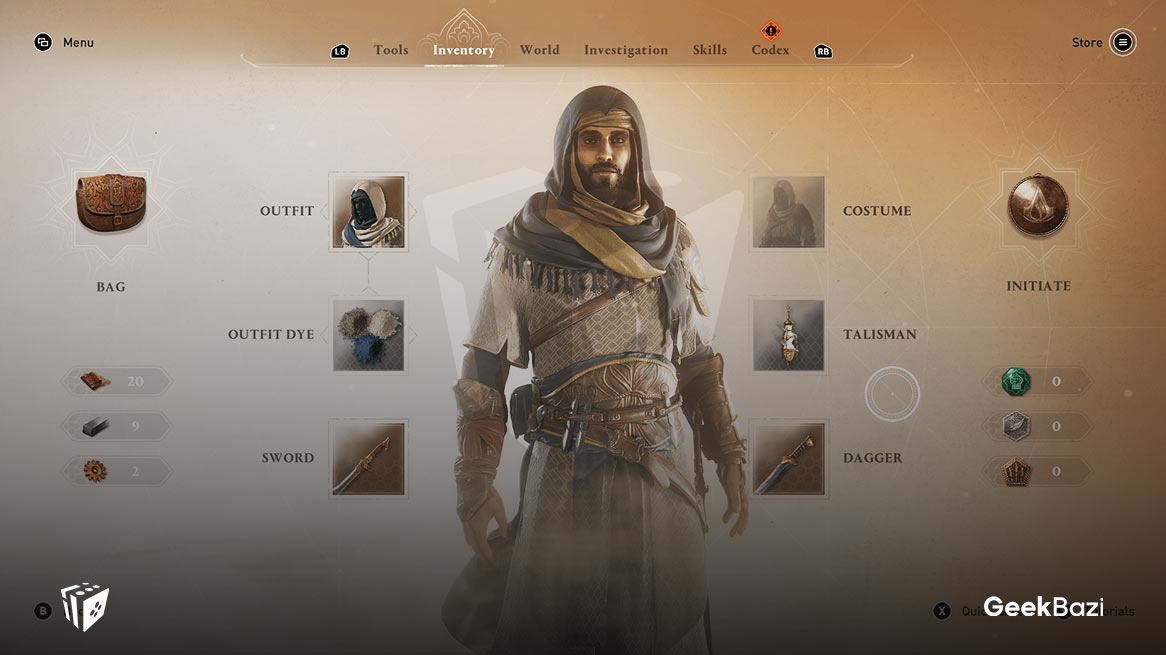Choose the Outfit equipment slot
The image size is (1166, 655).
click(x=369, y=211)
